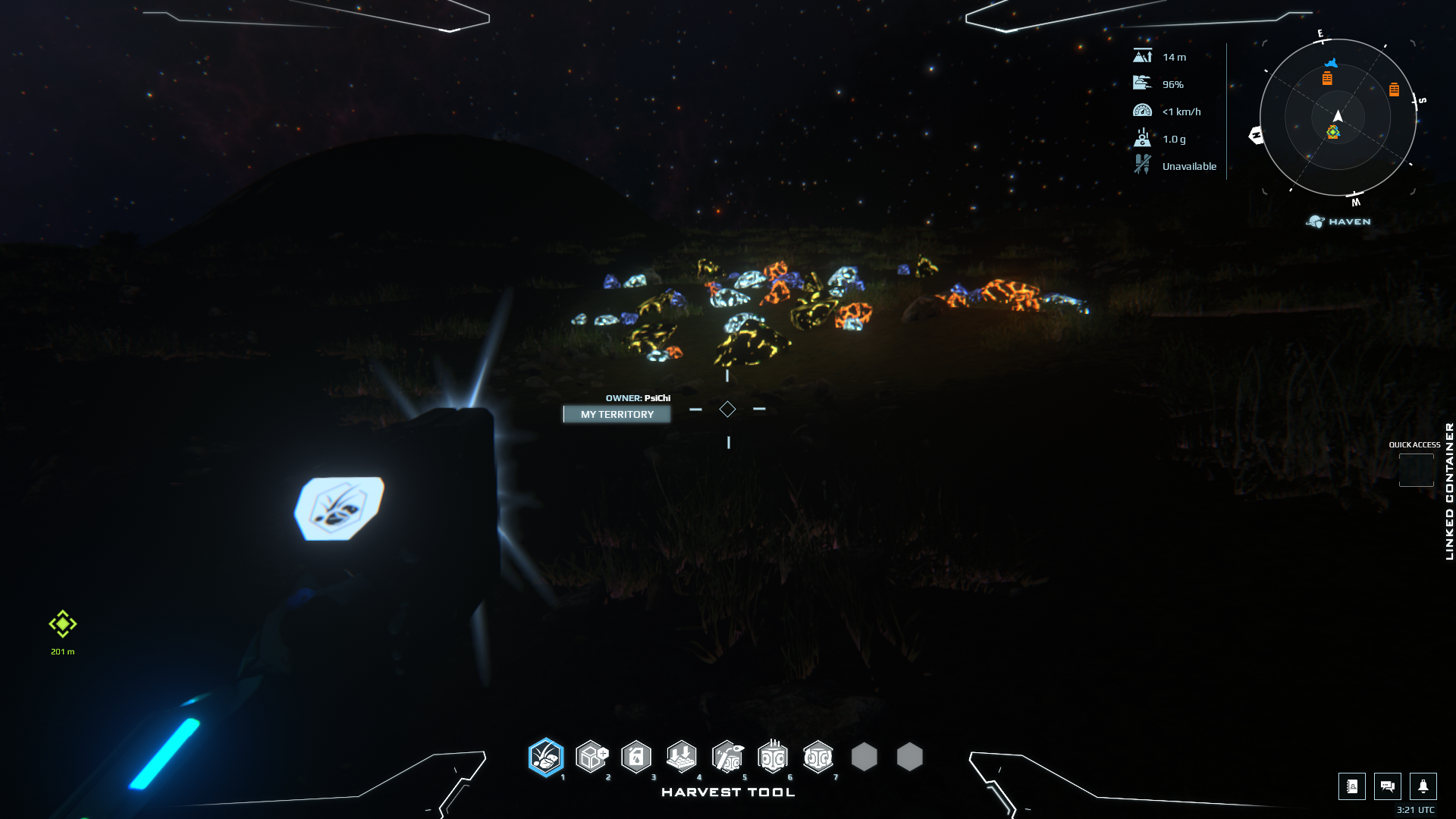
Task: Select the hotbar slot 6 element icon
Action: [x=773, y=757]
